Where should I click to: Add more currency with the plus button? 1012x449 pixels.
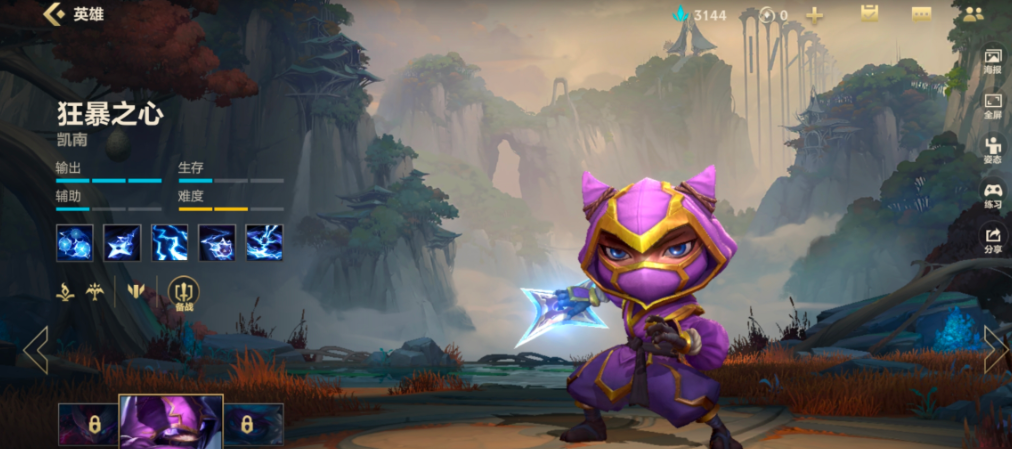click(x=815, y=15)
